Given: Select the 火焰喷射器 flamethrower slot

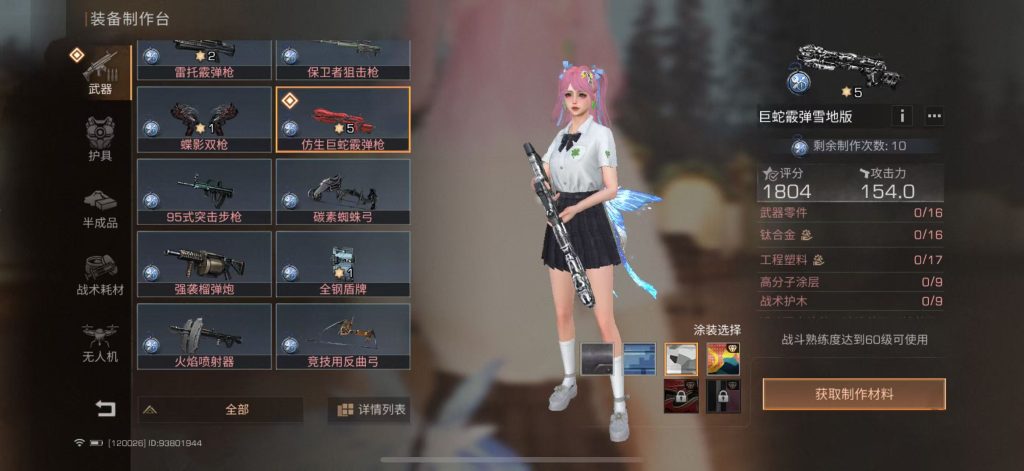Looking at the screenshot, I should 204,336.
